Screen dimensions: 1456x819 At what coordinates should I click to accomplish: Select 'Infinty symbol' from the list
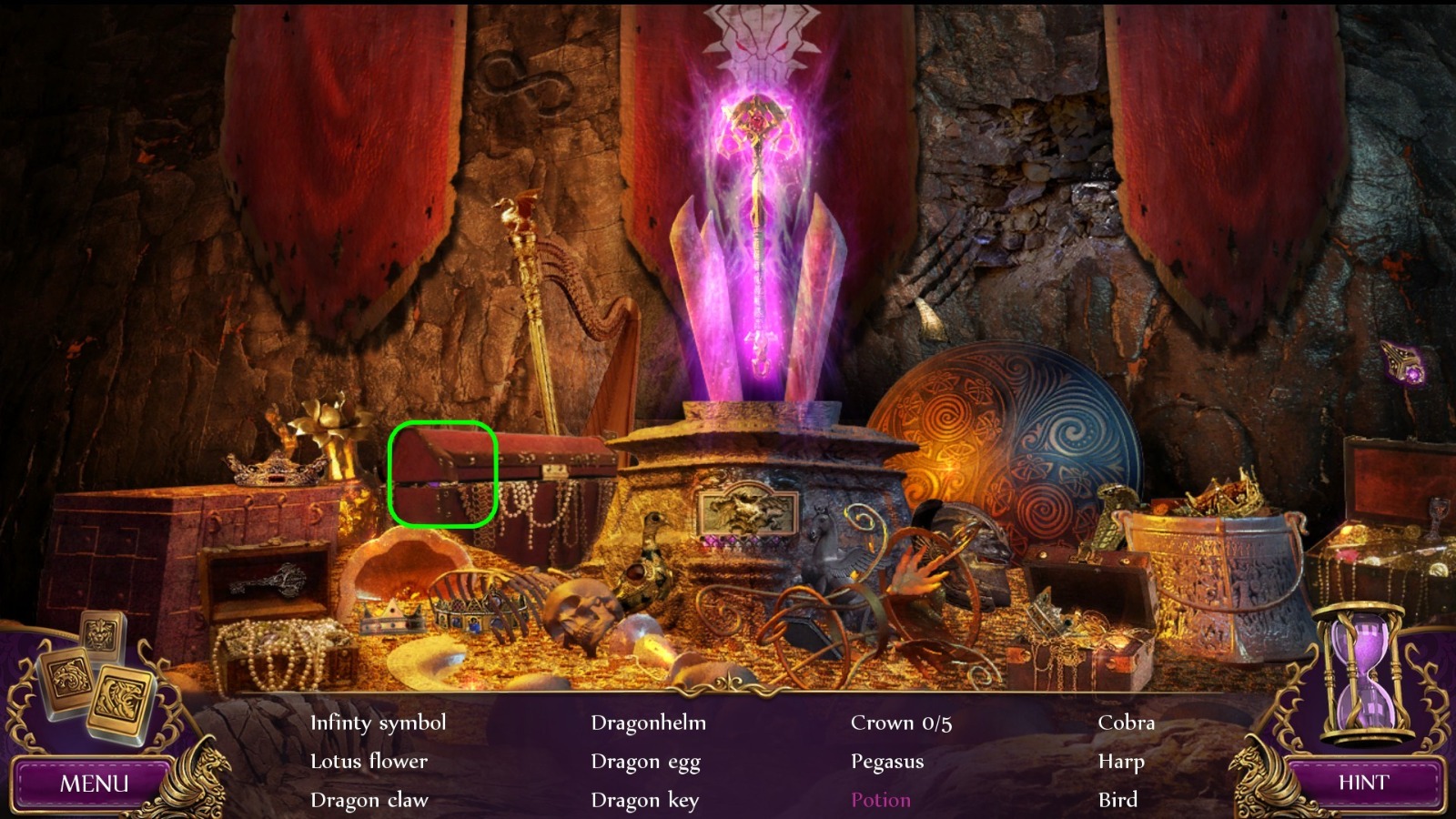(x=379, y=723)
